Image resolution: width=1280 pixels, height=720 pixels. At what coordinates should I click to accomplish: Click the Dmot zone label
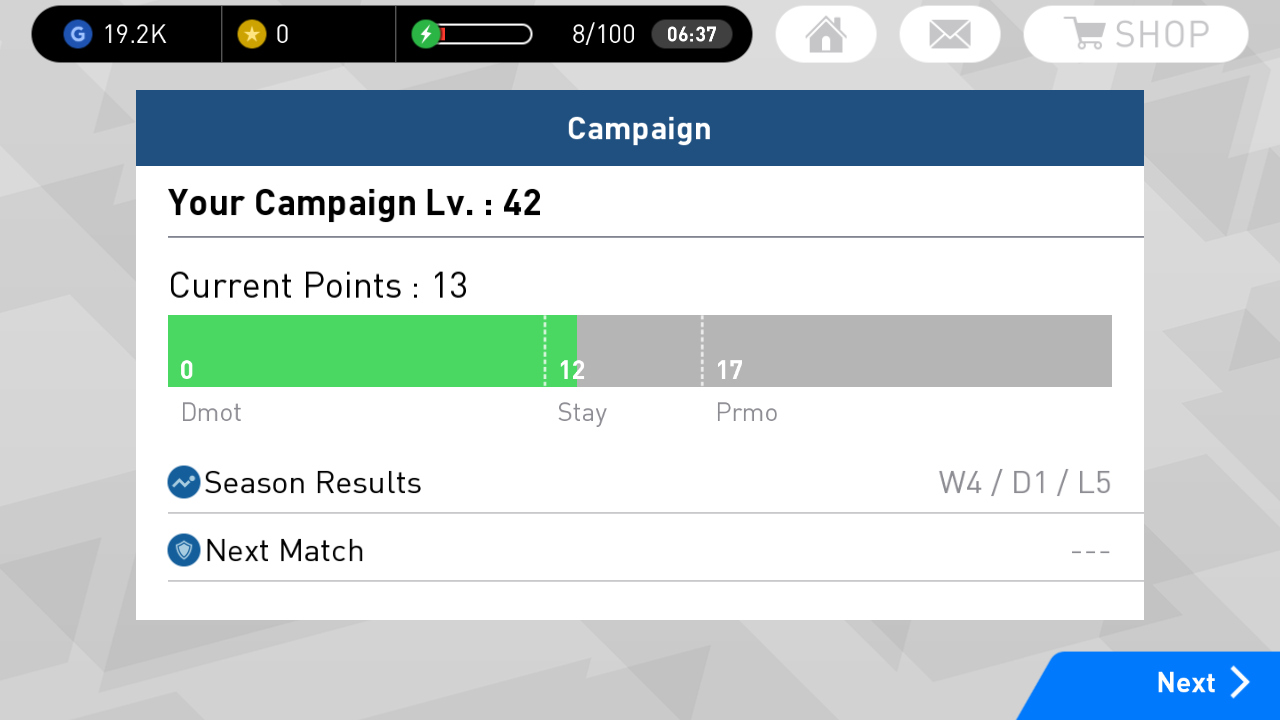[x=211, y=412]
